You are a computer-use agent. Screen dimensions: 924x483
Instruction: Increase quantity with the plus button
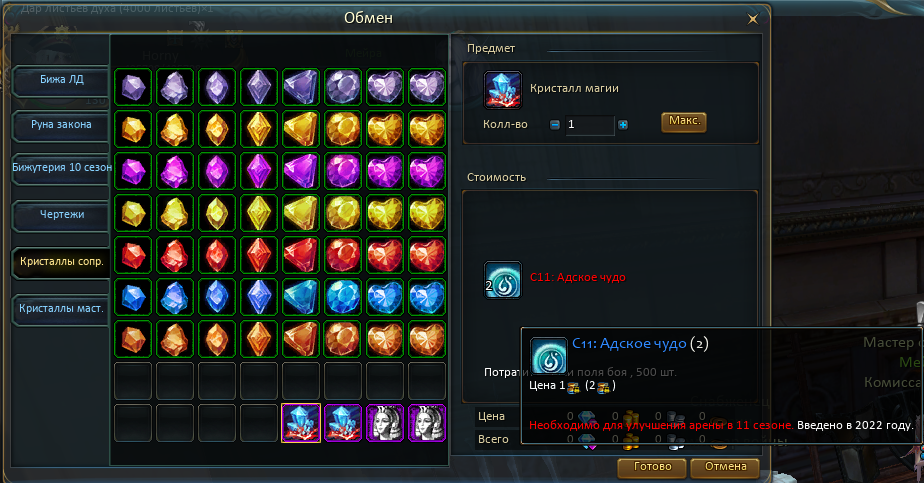point(623,125)
